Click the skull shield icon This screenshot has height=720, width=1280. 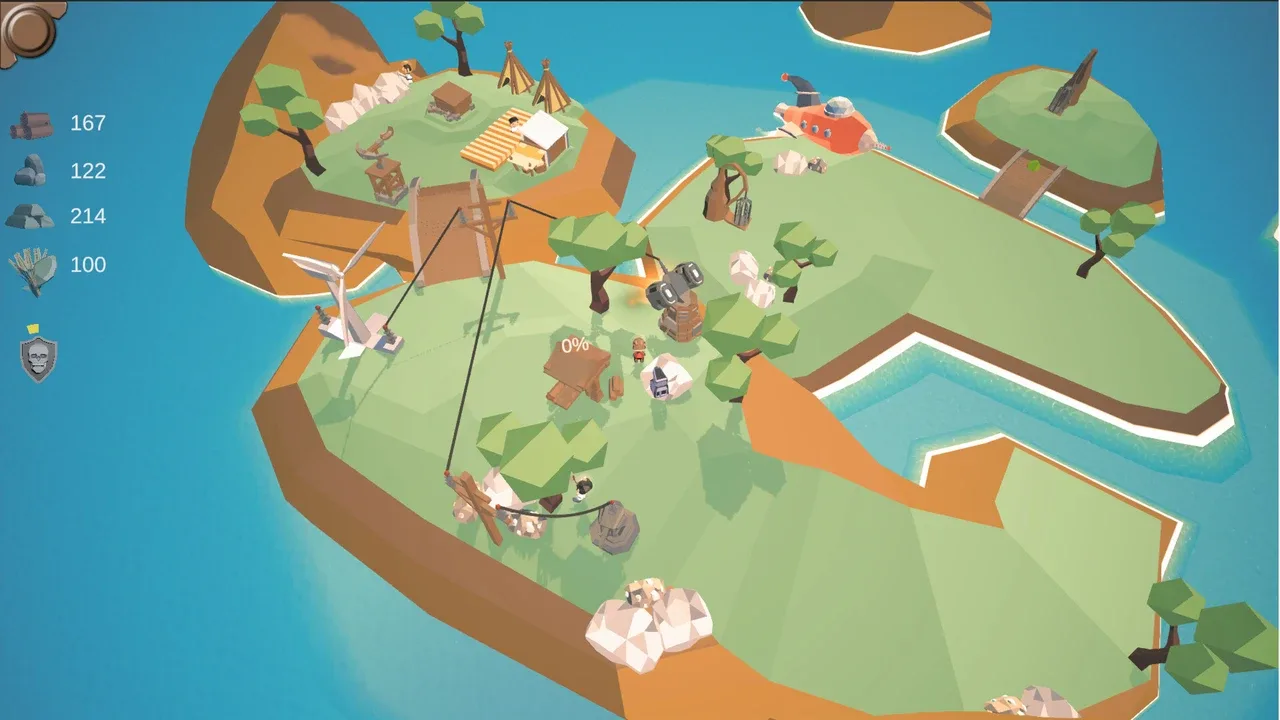(38, 358)
